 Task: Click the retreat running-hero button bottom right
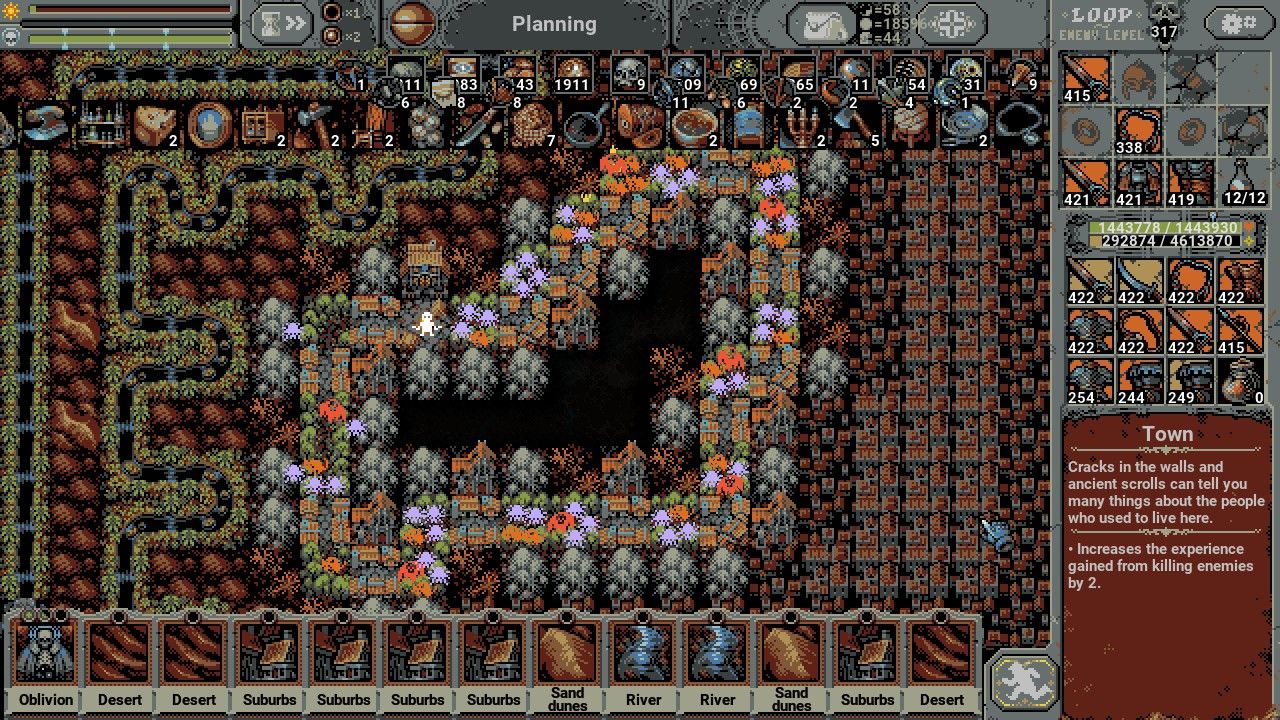pos(1022,680)
